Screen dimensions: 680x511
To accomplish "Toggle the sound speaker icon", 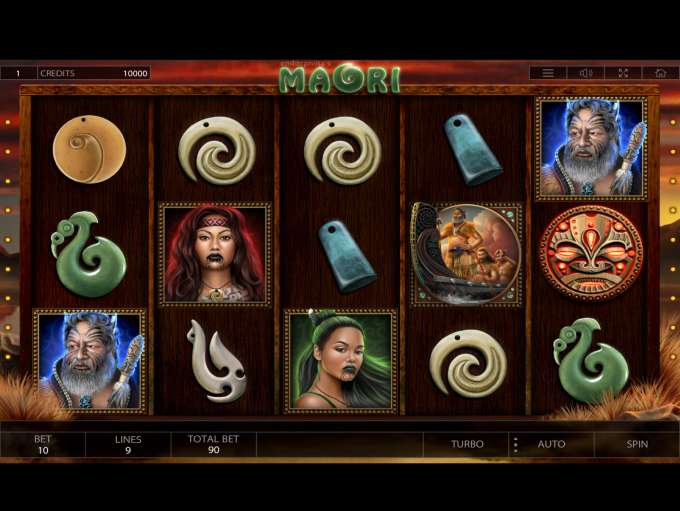I will click(x=586, y=73).
